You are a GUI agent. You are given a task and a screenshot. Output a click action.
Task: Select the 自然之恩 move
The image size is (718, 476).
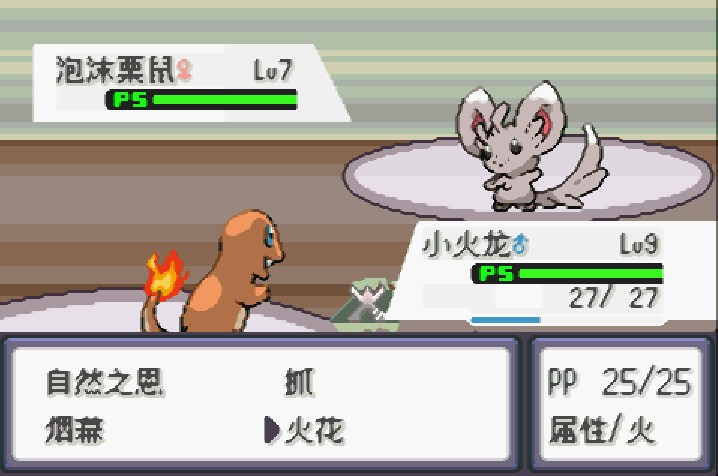[x=105, y=382]
